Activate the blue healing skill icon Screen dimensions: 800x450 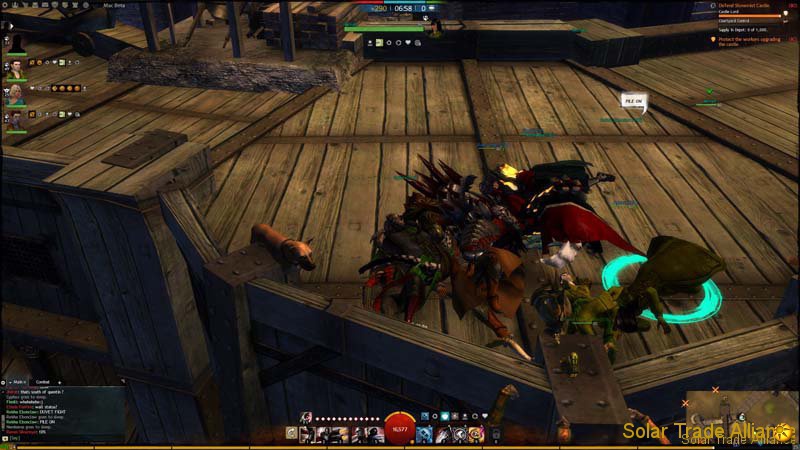click(424, 434)
